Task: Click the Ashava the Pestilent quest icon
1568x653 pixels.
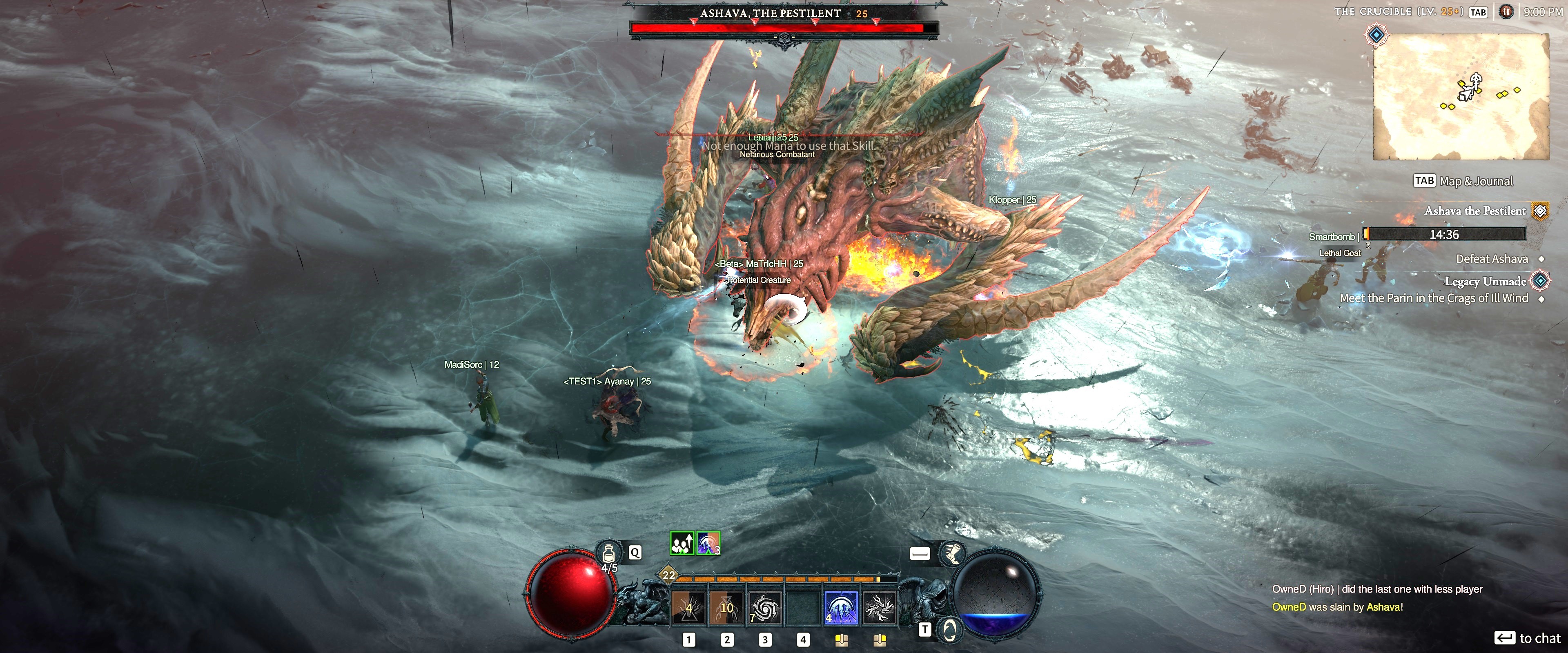Action: [1540, 211]
